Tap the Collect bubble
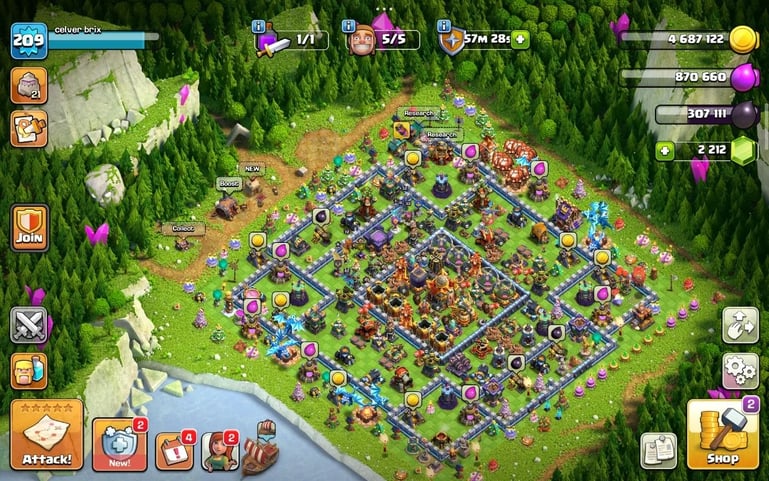 (183, 229)
